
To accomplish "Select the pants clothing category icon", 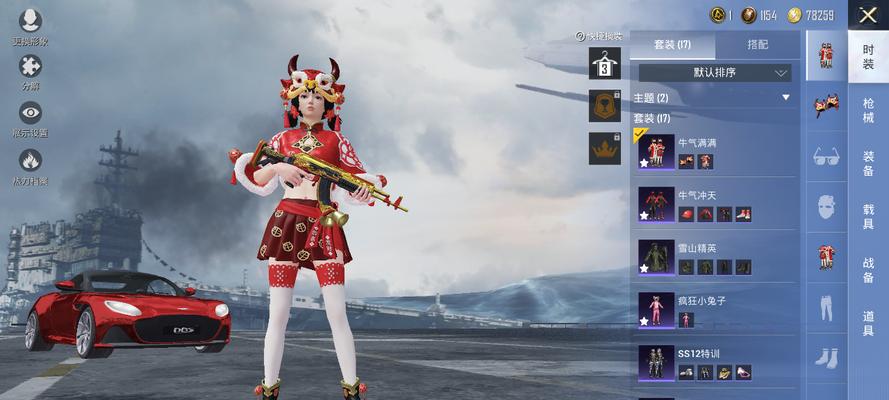I will (x=826, y=306).
